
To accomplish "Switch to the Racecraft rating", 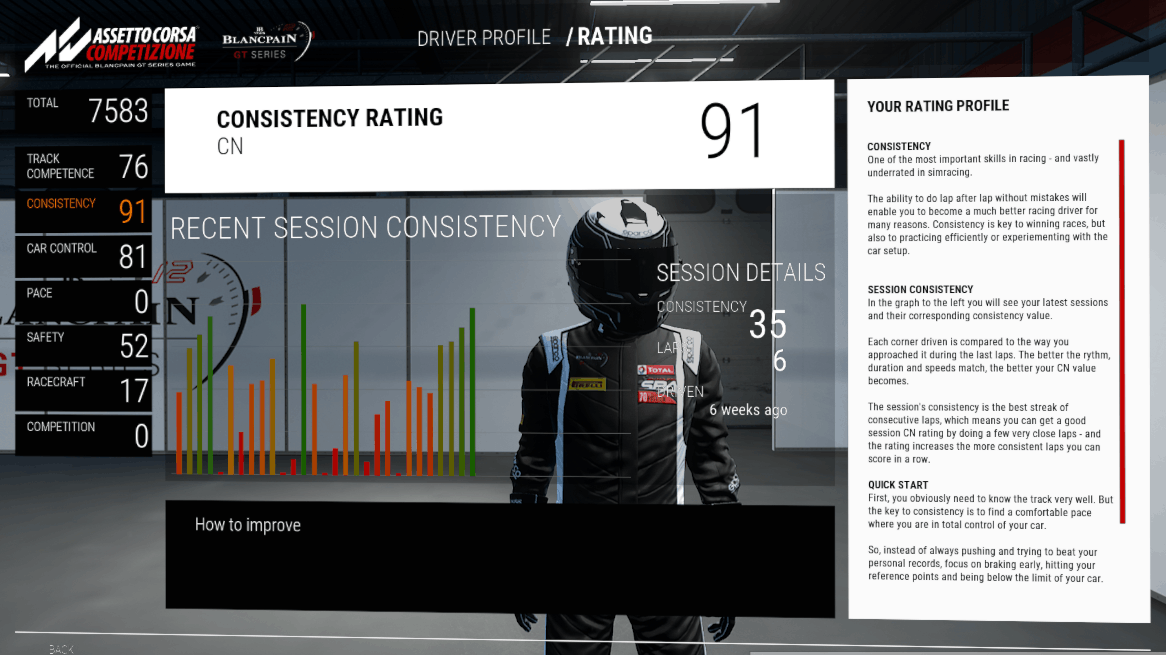I will [84, 389].
